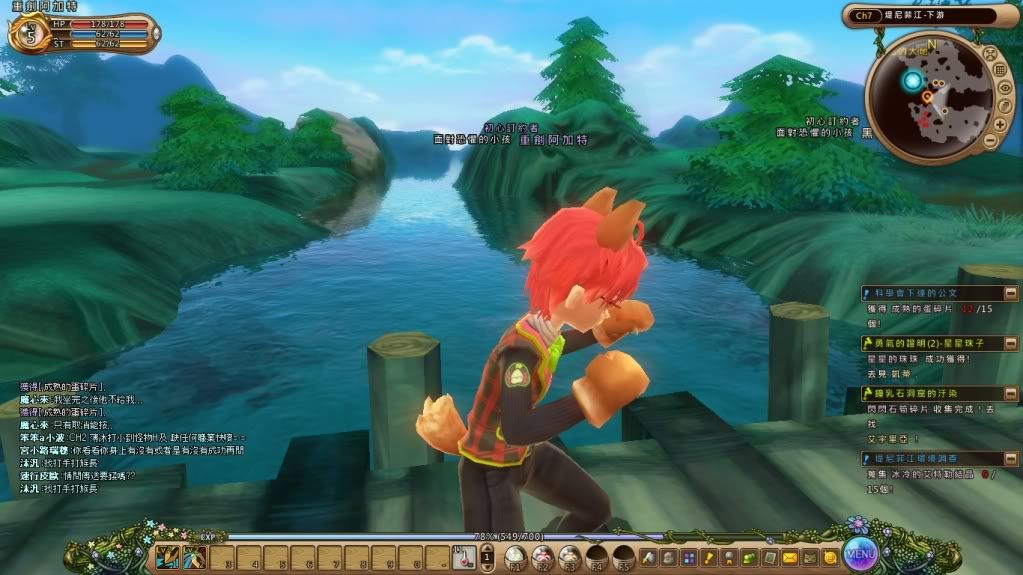Collapse the 科學會下達的公文 quest tracker
The width and height of the screenshot is (1023, 575).
pos(1010,293)
